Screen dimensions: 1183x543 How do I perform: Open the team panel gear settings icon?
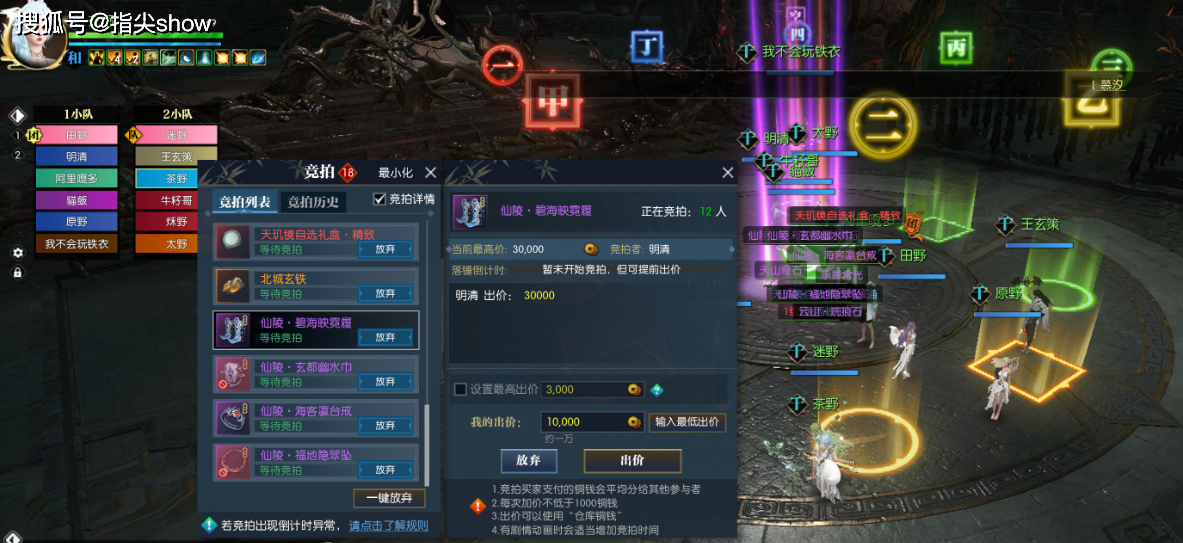[17, 253]
